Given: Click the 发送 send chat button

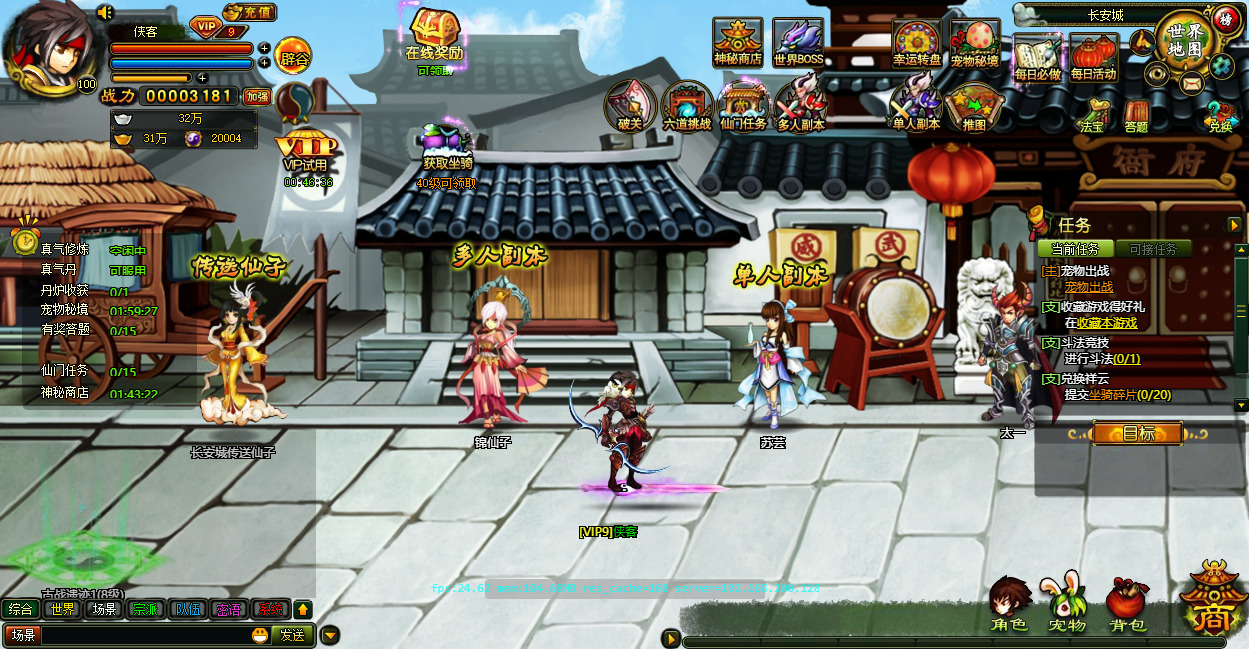Looking at the screenshot, I should (x=292, y=635).
